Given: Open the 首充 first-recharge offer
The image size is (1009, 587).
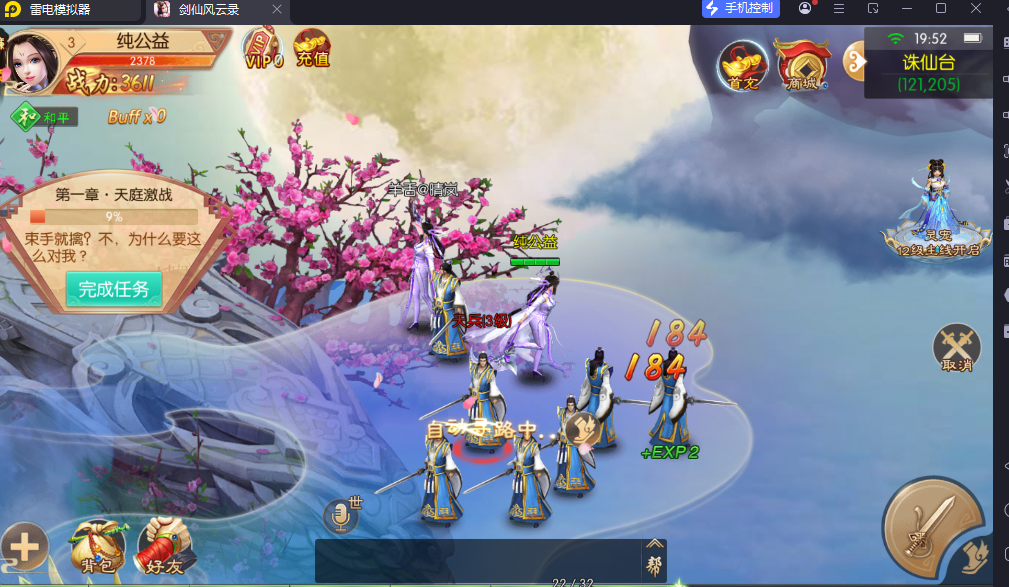Looking at the screenshot, I should click(x=743, y=66).
